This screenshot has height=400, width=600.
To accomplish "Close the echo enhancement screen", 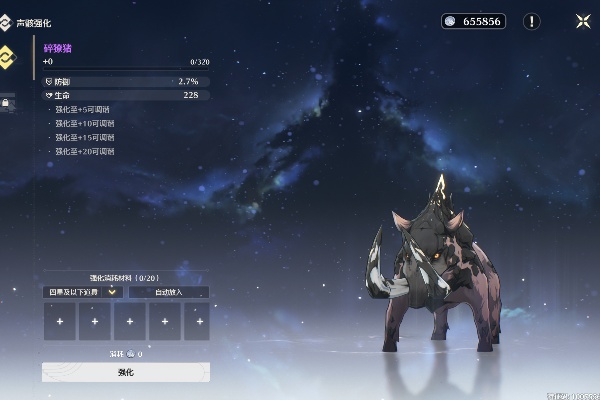I will pos(582,20).
